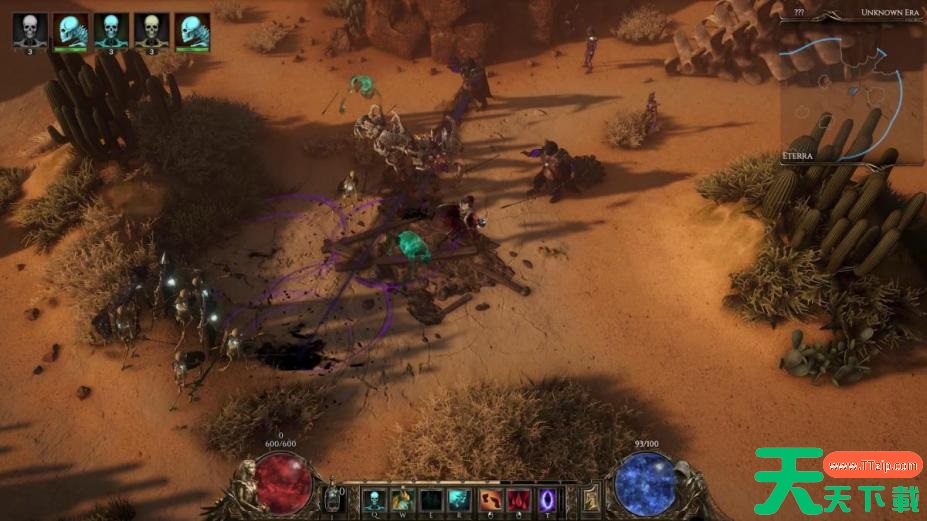Activate the dark teal skill on E
Screen dimensions: 927x521
[432, 498]
